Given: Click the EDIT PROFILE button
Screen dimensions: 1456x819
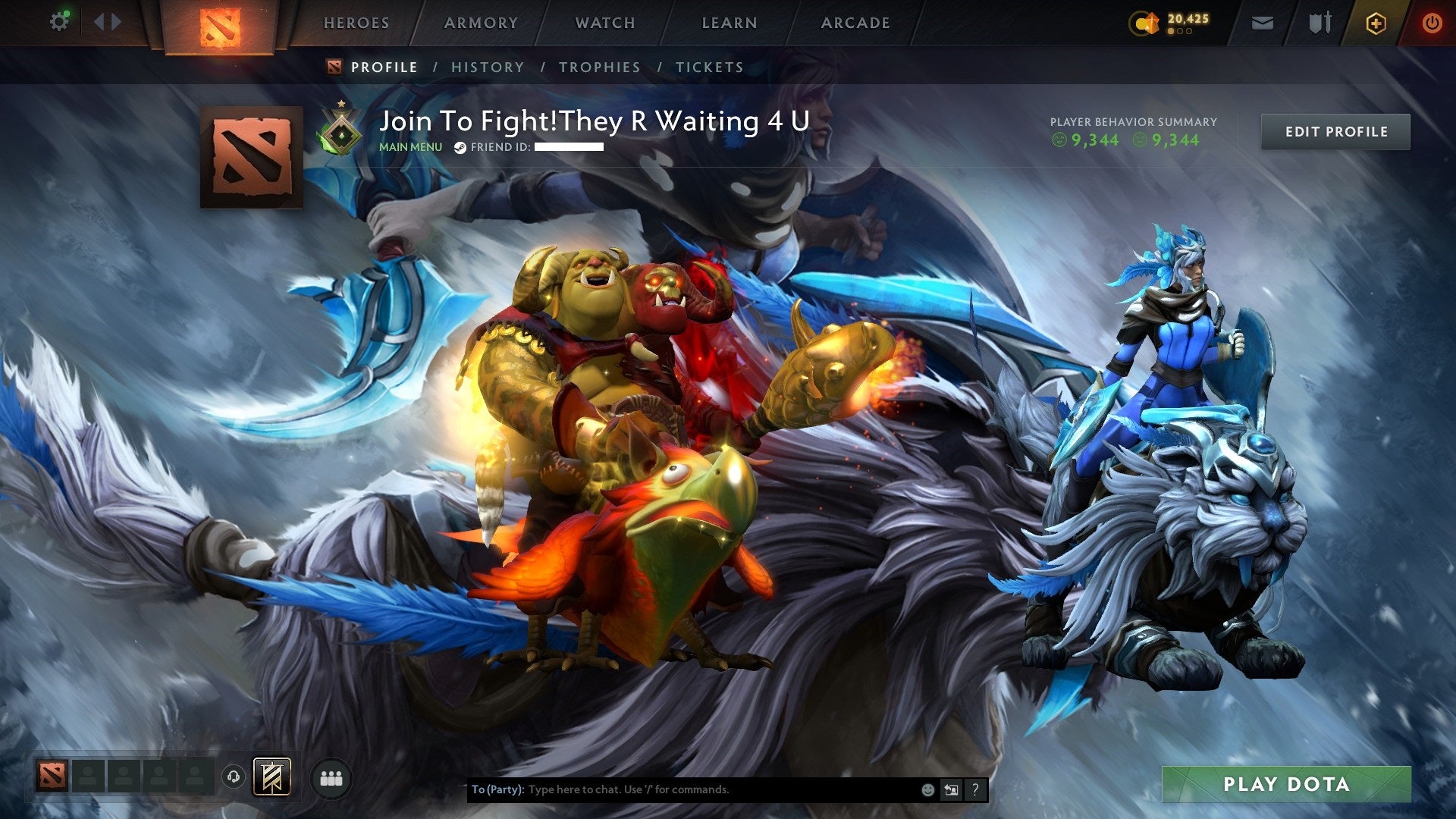Looking at the screenshot, I should point(1335,131).
